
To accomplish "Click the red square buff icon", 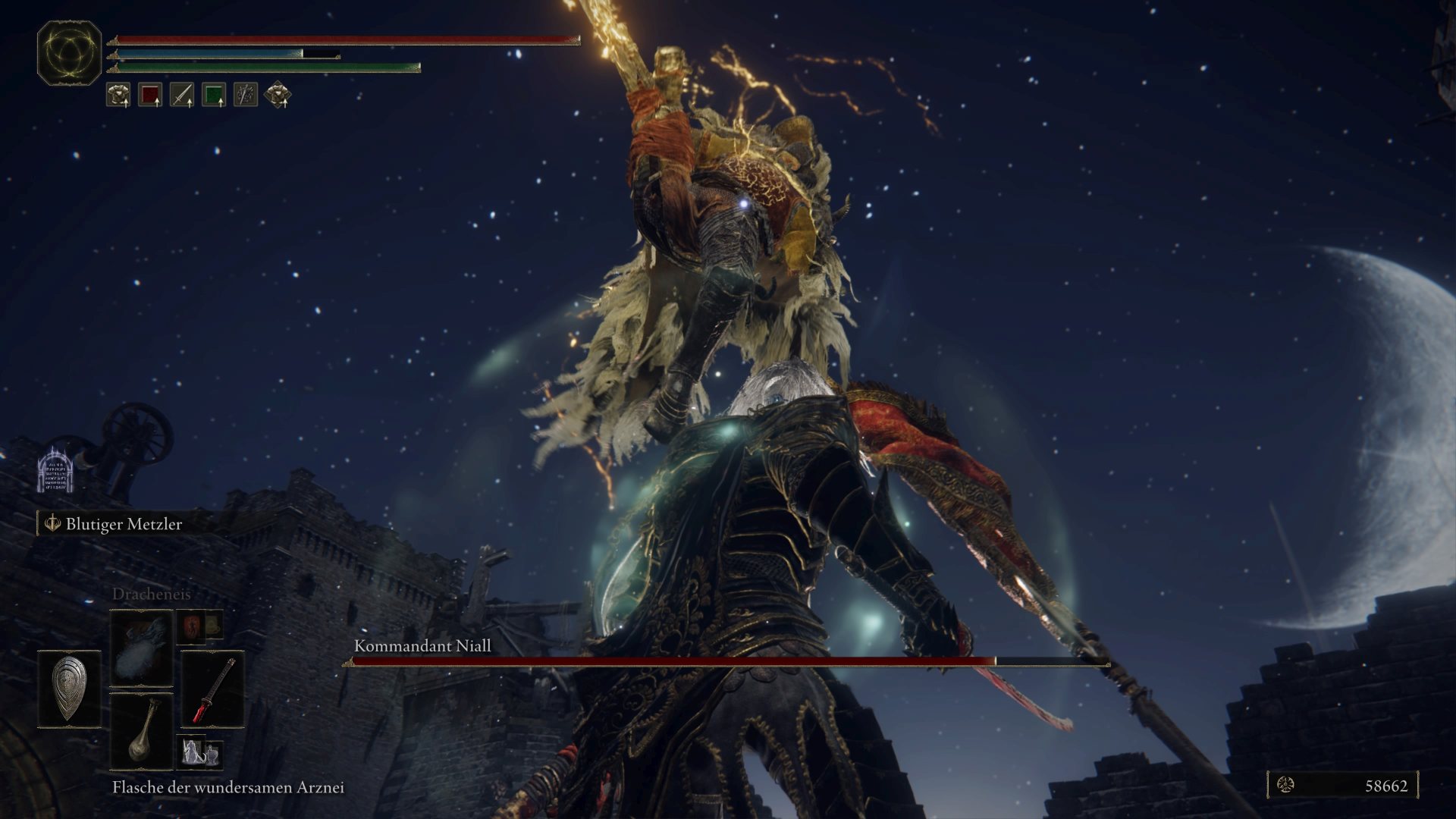I will 150,95.
